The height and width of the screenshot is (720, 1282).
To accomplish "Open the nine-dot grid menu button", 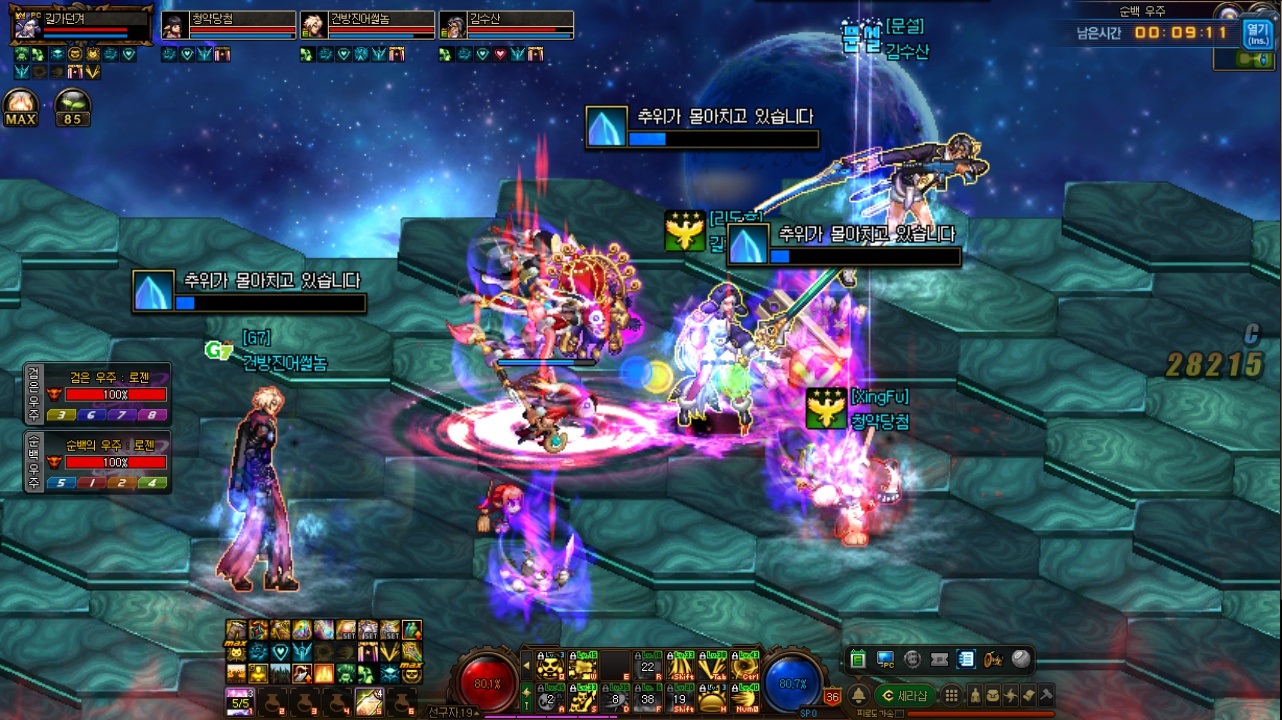I will [x=952, y=696].
